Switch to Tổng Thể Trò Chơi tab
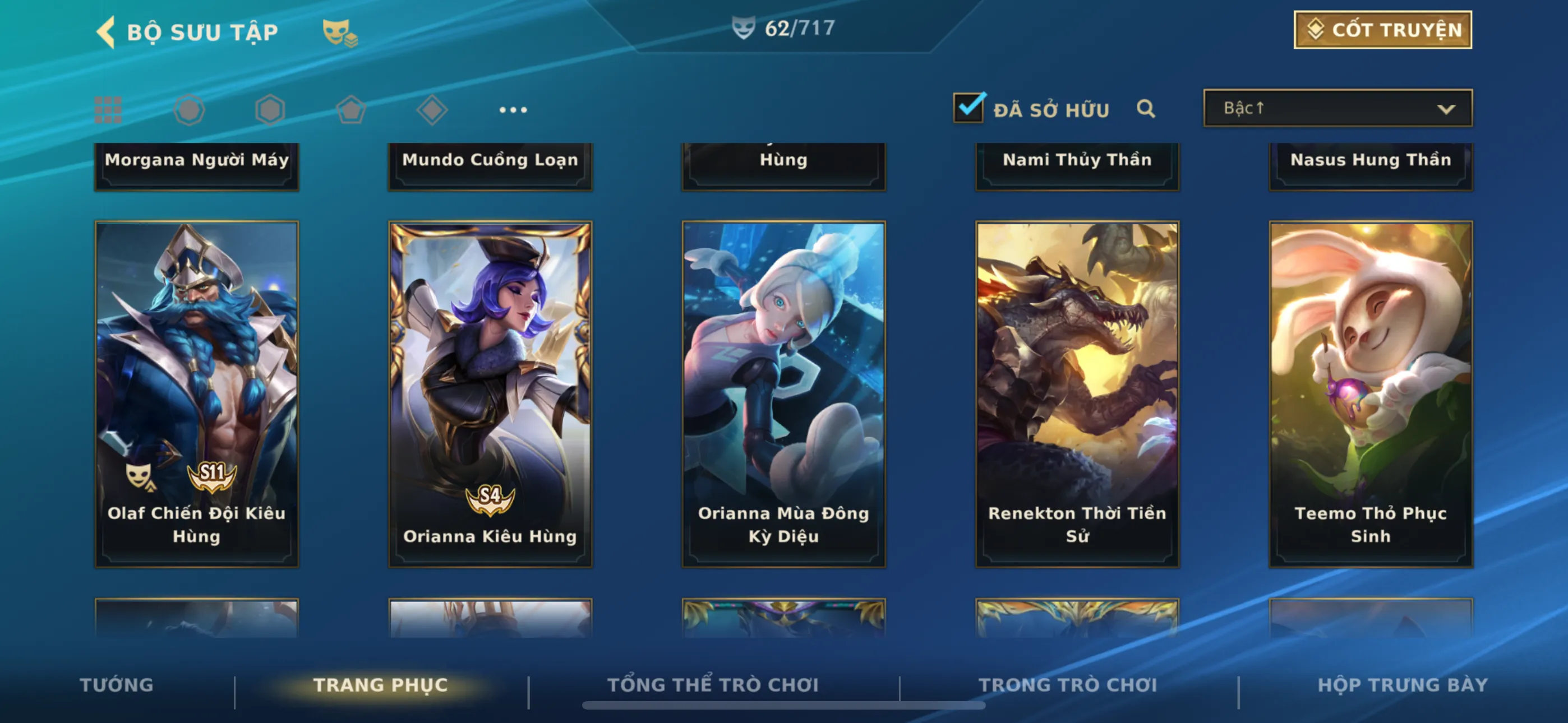This screenshot has width=1568, height=723. (x=713, y=685)
